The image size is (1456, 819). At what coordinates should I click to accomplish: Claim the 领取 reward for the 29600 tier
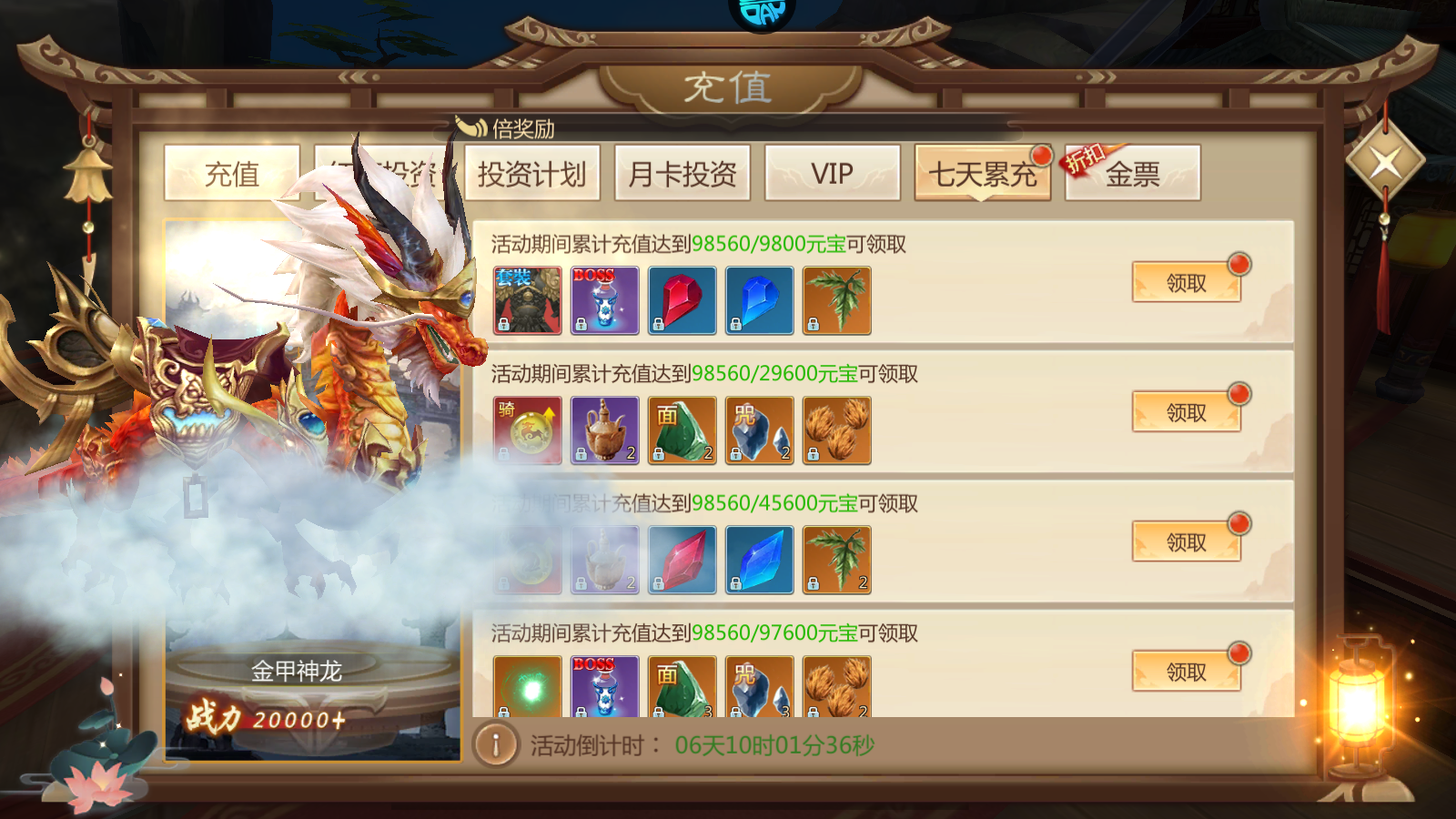[1186, 411]
